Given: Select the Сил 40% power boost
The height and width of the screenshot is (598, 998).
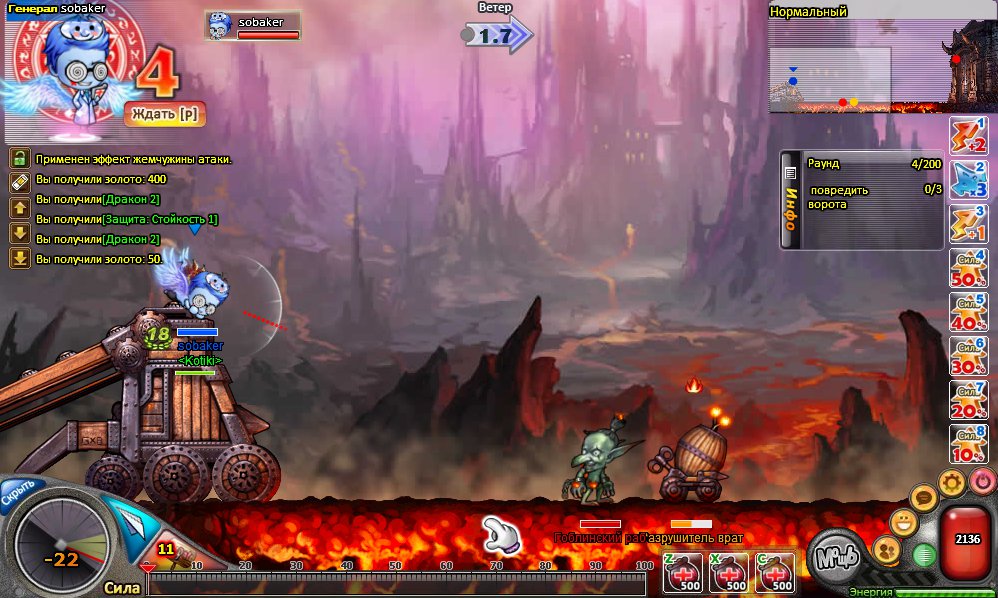Looking at the screenshot, I should click(x=968, y=312).
